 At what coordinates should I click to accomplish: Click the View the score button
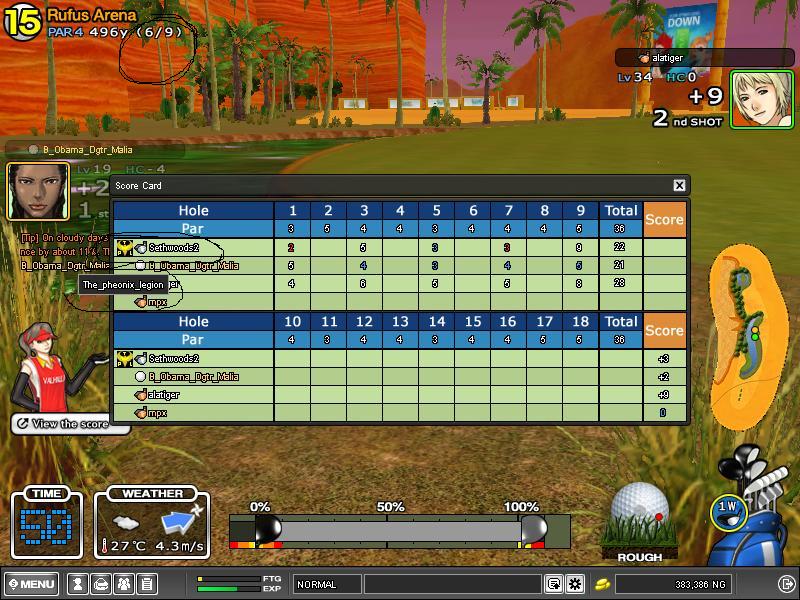tap(69, 424)
